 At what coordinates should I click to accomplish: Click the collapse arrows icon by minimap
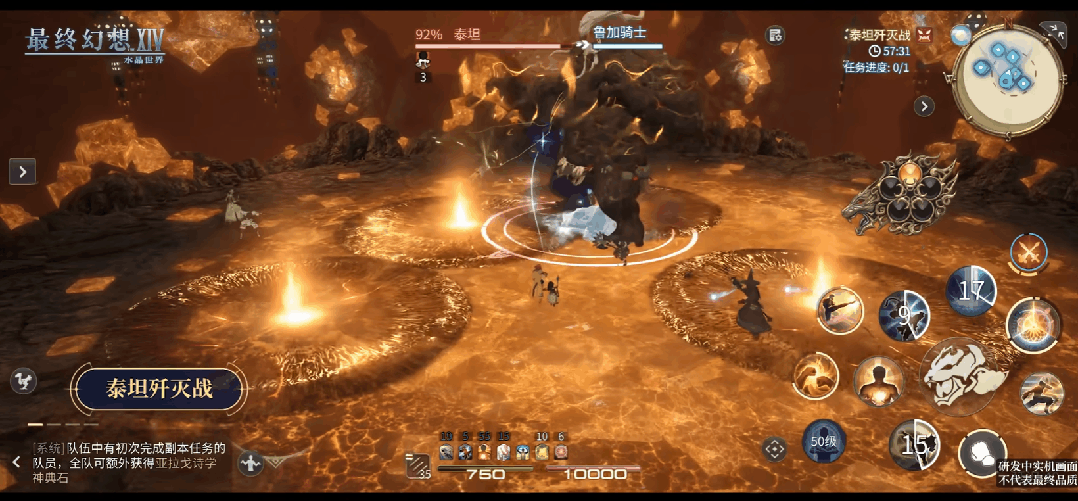(1055, 32)
